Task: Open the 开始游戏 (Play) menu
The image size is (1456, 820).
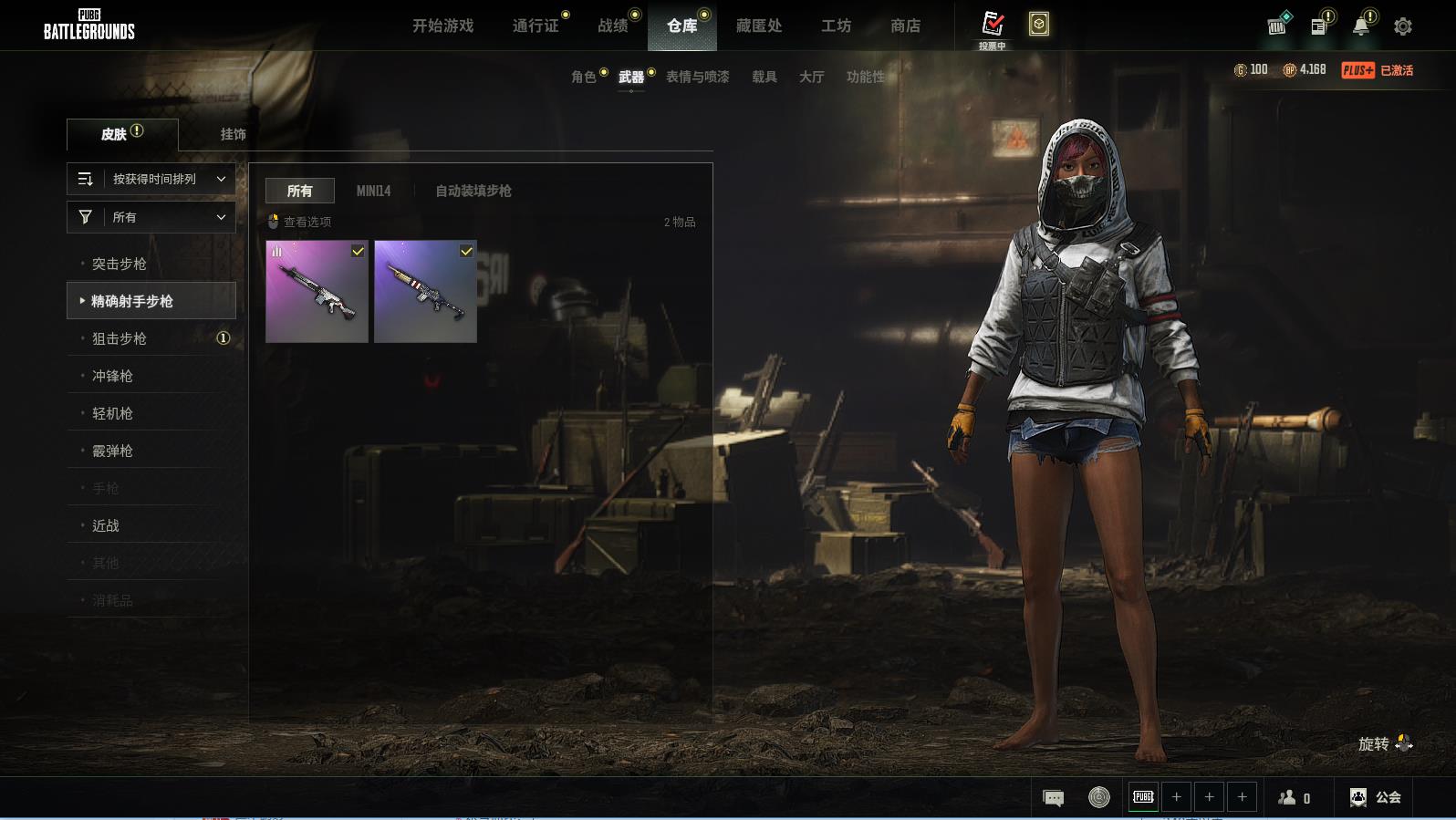Action: pyautogui.click(x=442, y=26)
